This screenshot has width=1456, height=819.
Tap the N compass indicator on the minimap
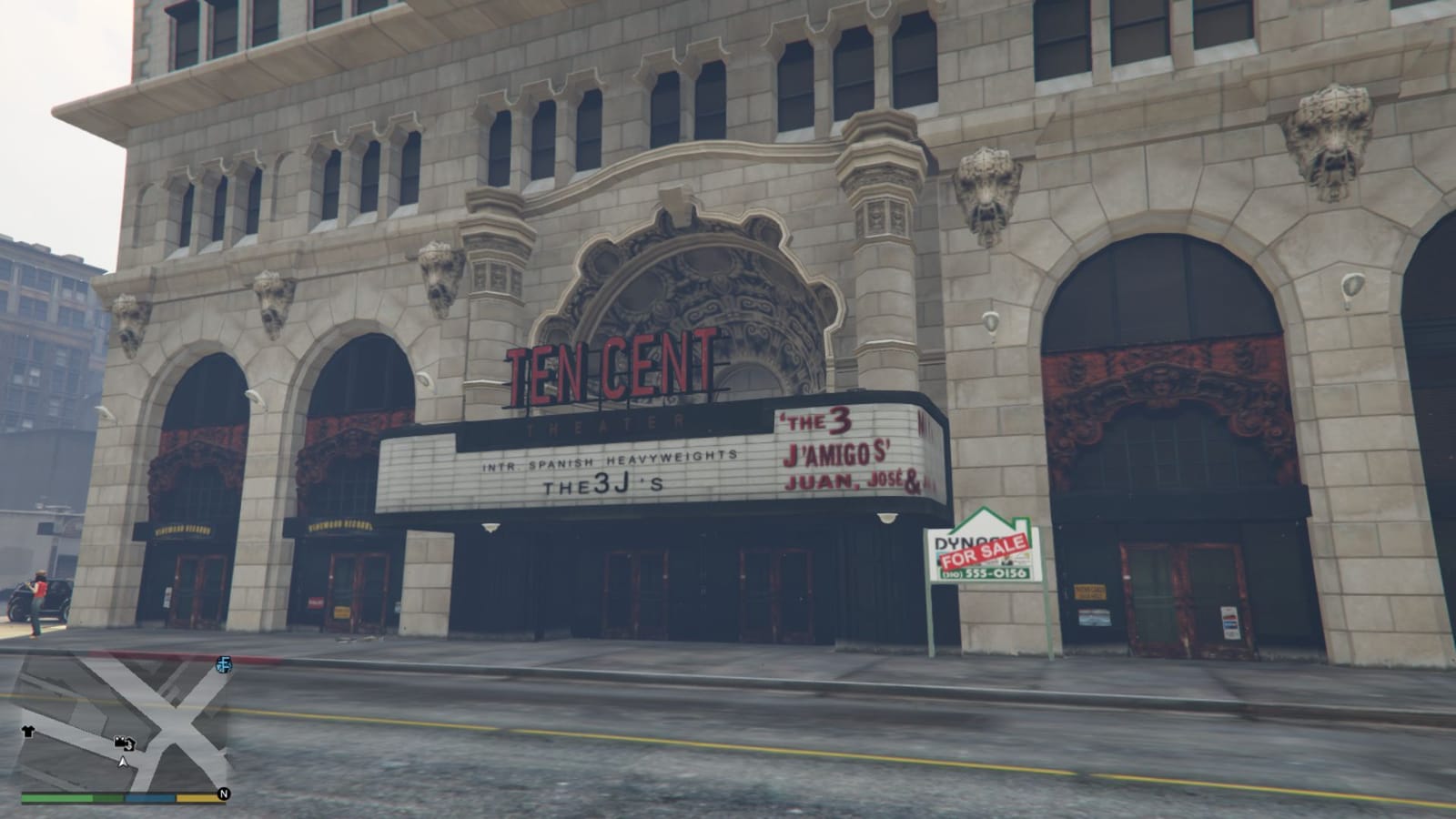click(x=224, y=794)
